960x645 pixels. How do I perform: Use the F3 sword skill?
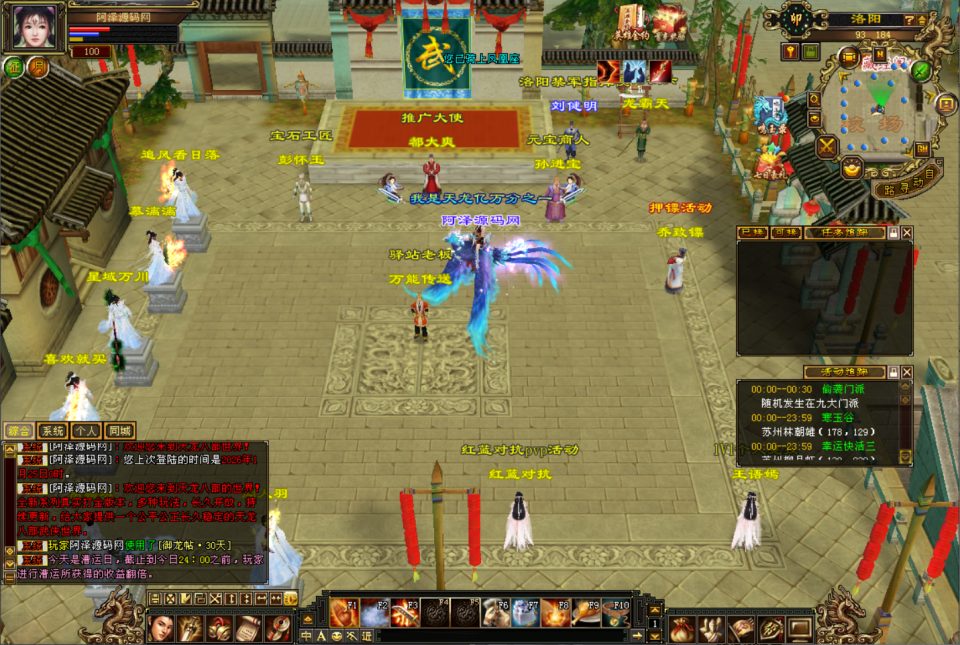pyautogui.click(x=405, y=612)
